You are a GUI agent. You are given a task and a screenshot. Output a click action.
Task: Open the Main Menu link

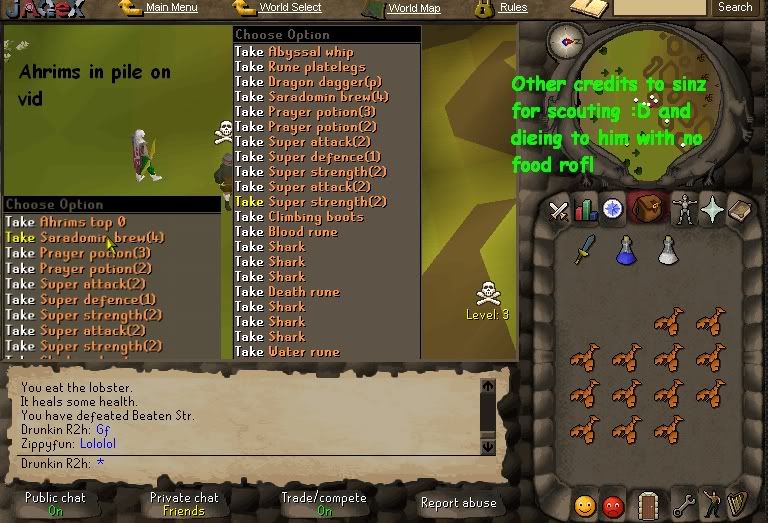(x=171, y=8)
